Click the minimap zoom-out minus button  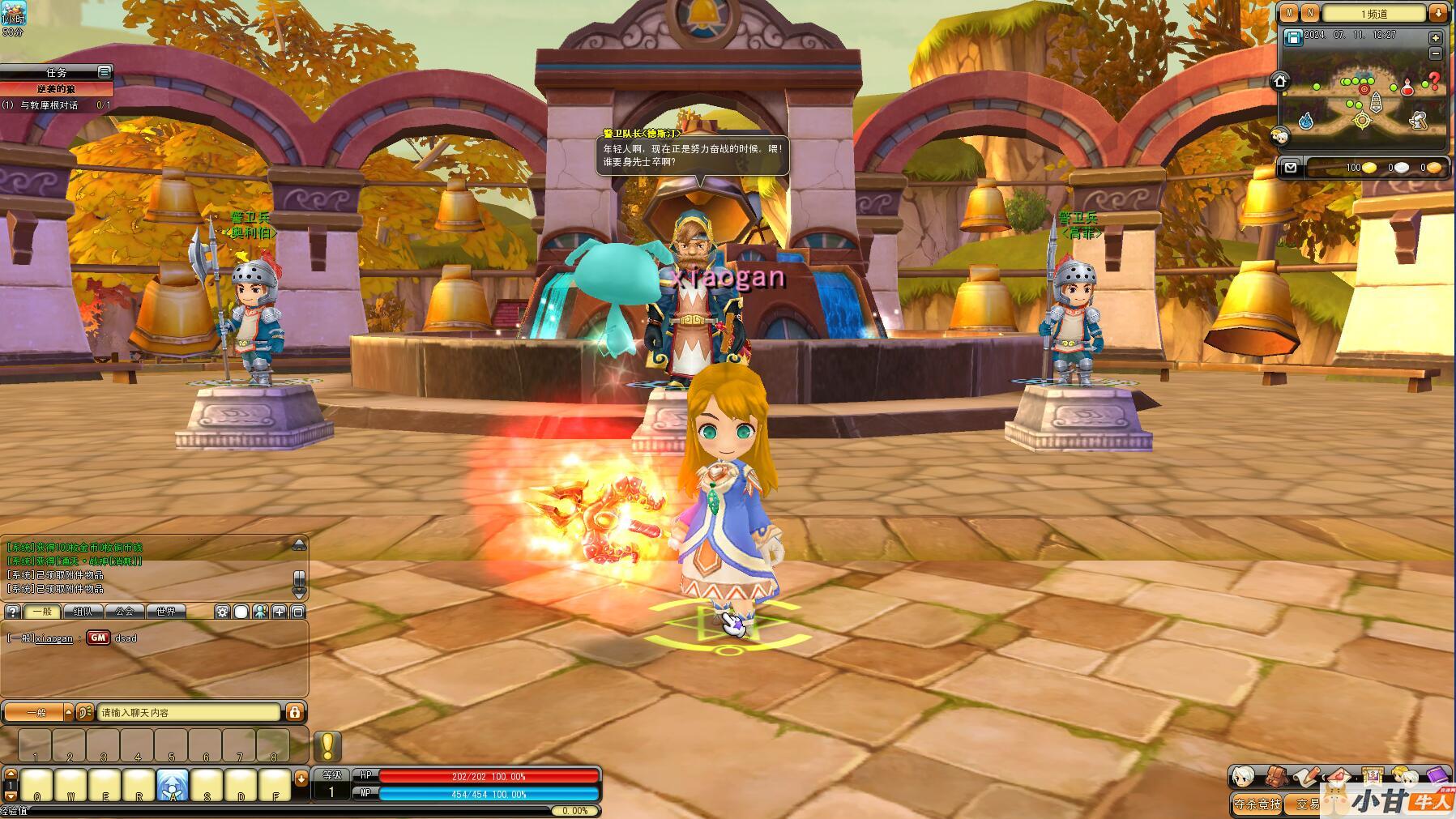[x=1436, y=53]
